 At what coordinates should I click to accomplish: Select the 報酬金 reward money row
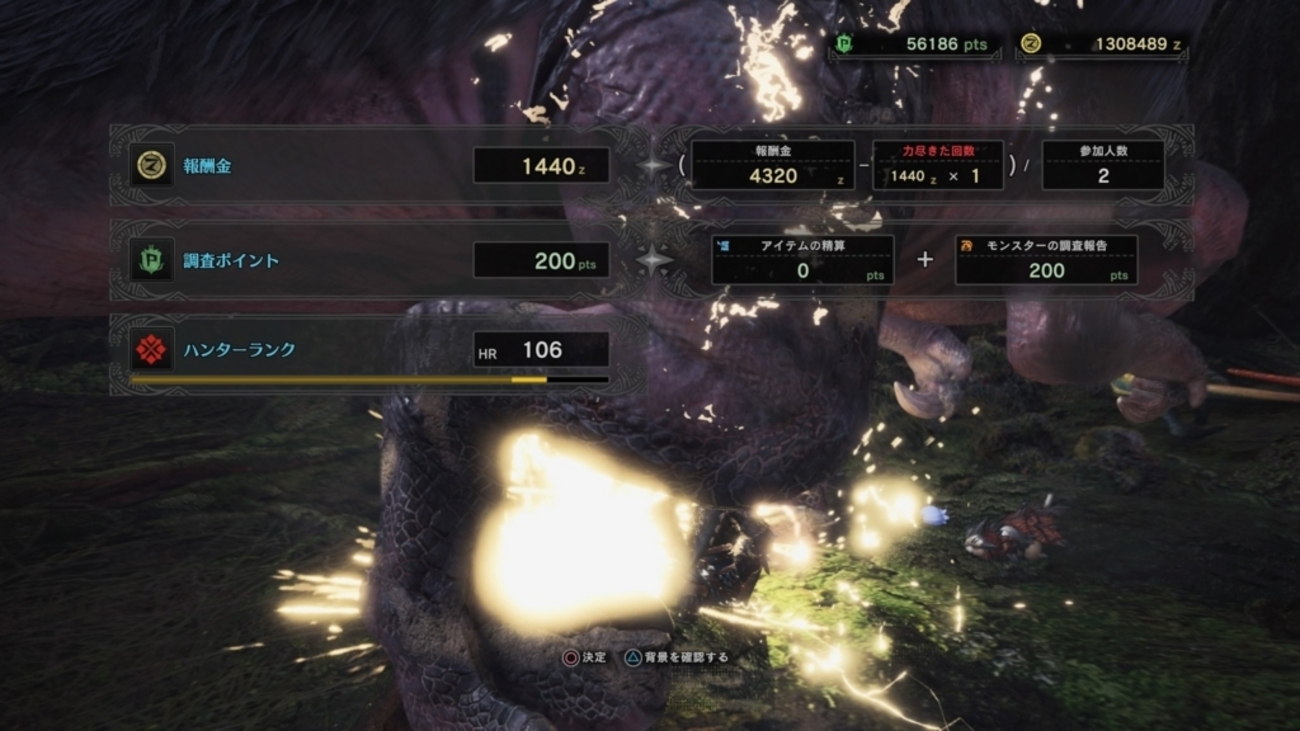[x=370, y=166]
